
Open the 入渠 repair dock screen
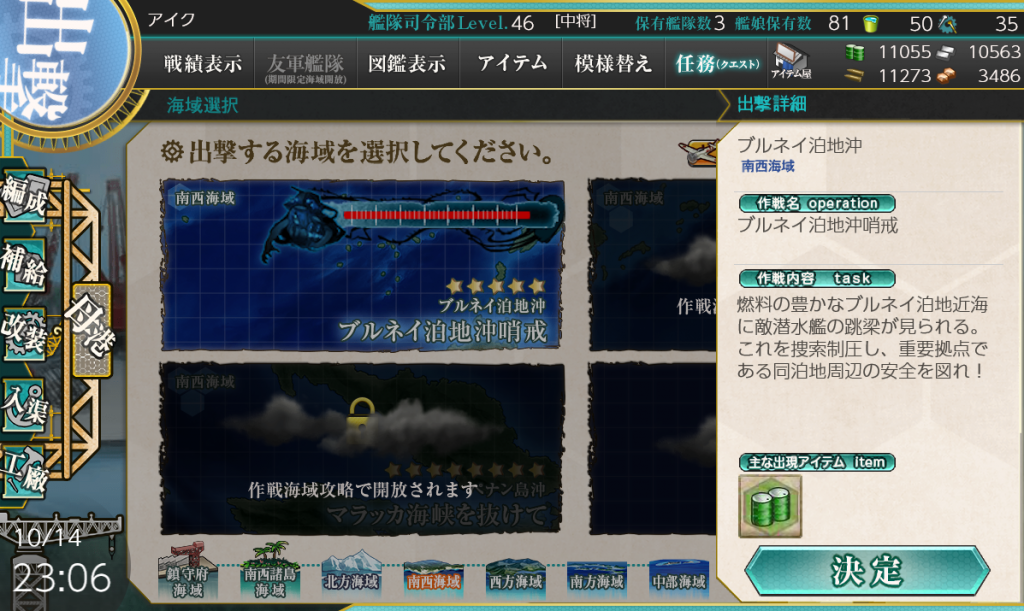[x=26, y=402]
